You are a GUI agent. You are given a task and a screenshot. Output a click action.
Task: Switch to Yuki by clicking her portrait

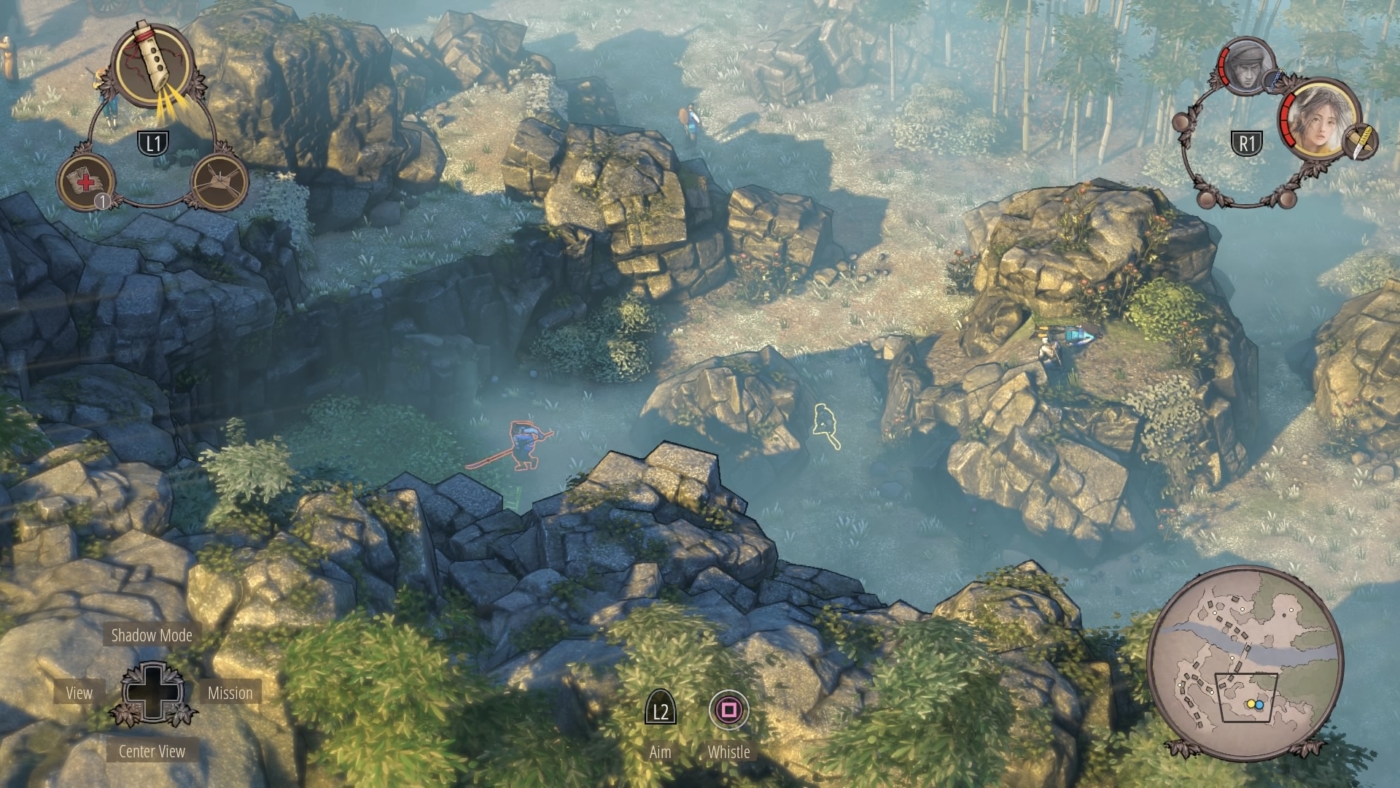(x=1315, y=124)
